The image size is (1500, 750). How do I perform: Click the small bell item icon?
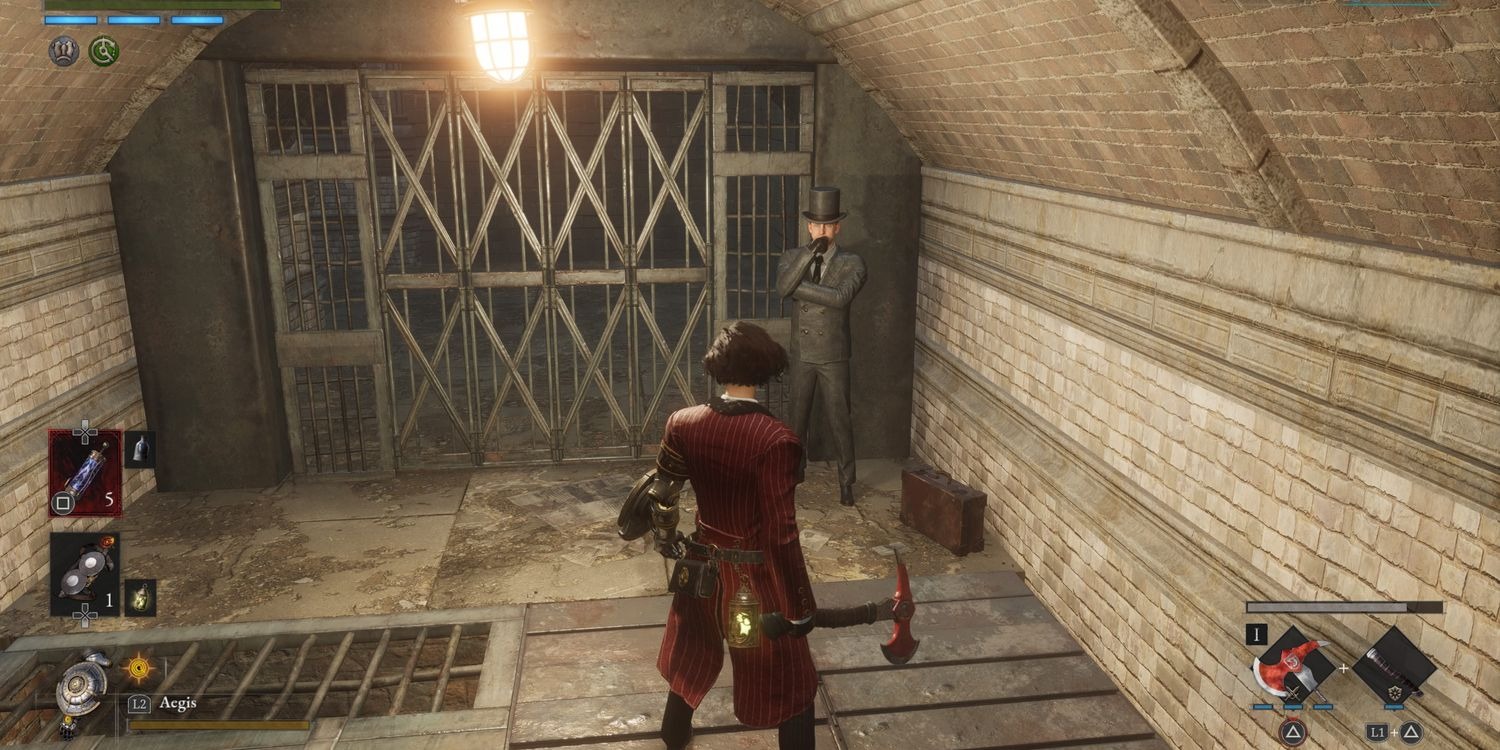(139, 449)
